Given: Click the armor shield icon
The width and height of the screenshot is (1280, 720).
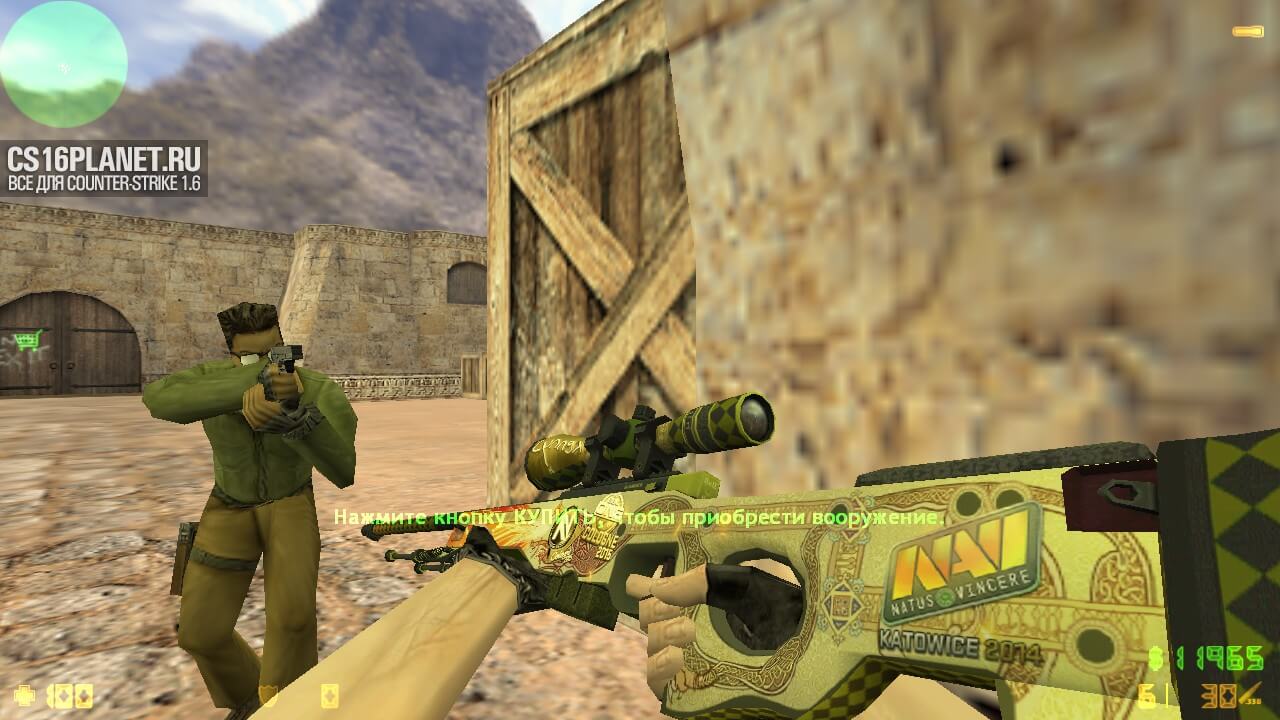Looking at the screenshot, I should [x=269, y=695].
